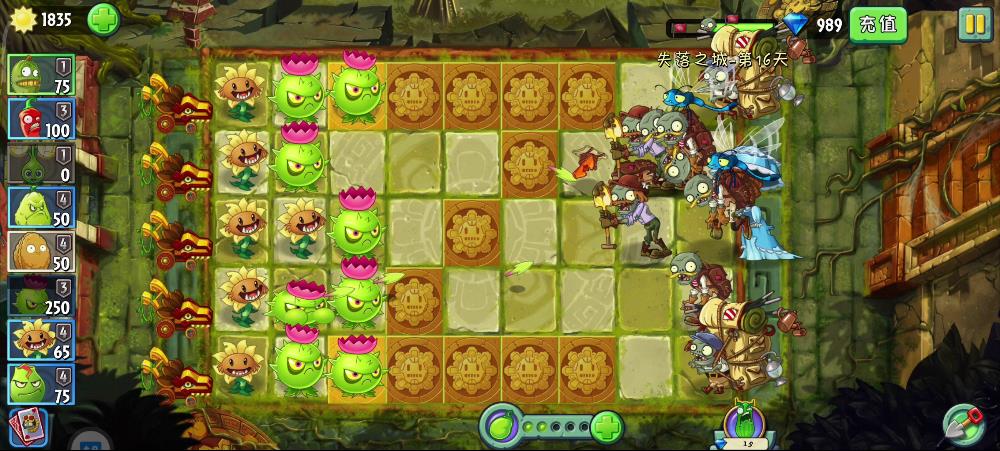This screenshot has height=451, width=1000.
Task: Select the shovel tool
Action: (x=964, y=424)
